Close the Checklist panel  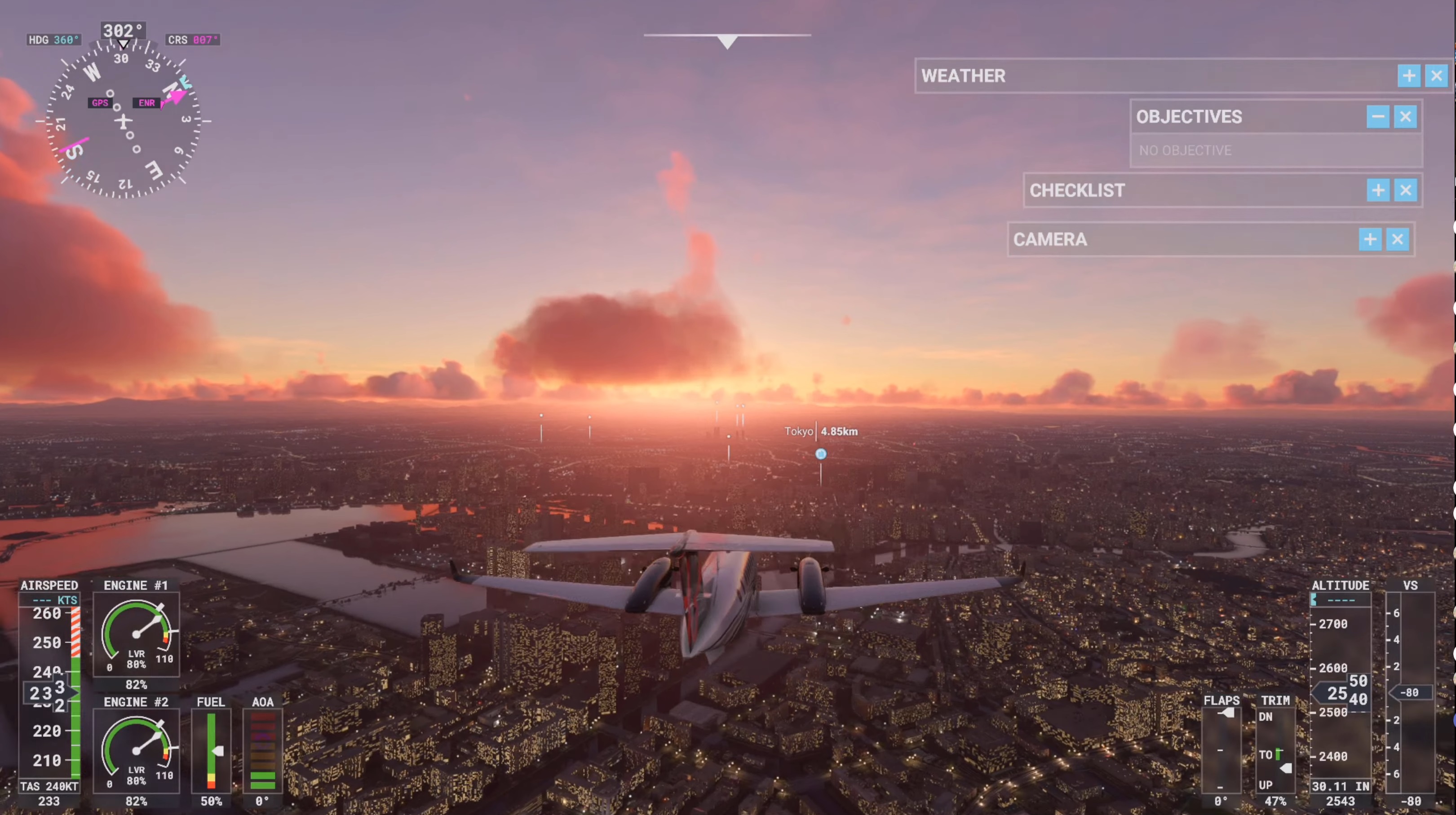point(1406,190)
